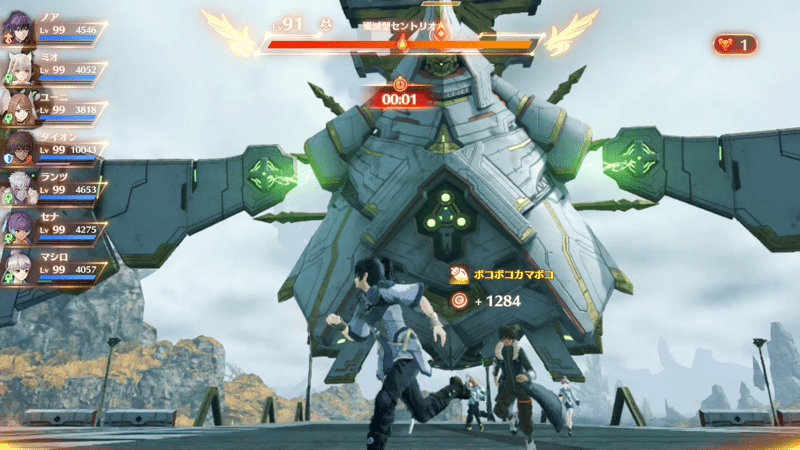Pick タイオン from the party list
The height and width of the screenshot is (450, 800).
21,149
